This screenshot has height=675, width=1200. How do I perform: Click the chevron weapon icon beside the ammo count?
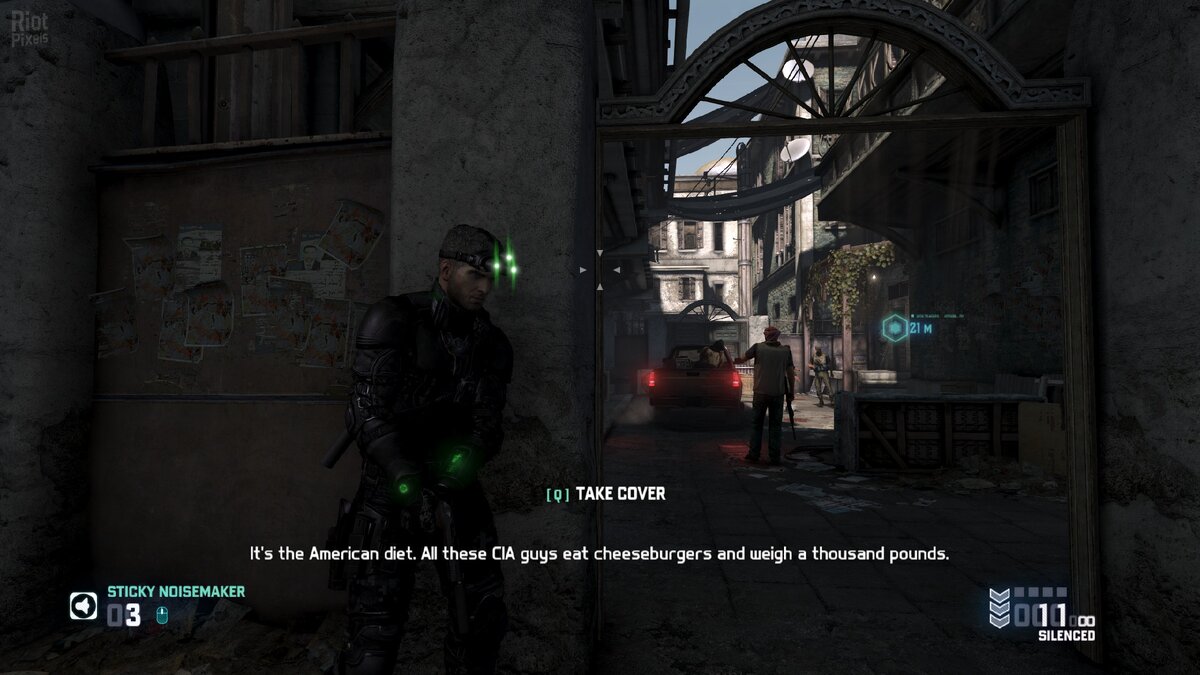pyautogui.click(x=999, y=608)
